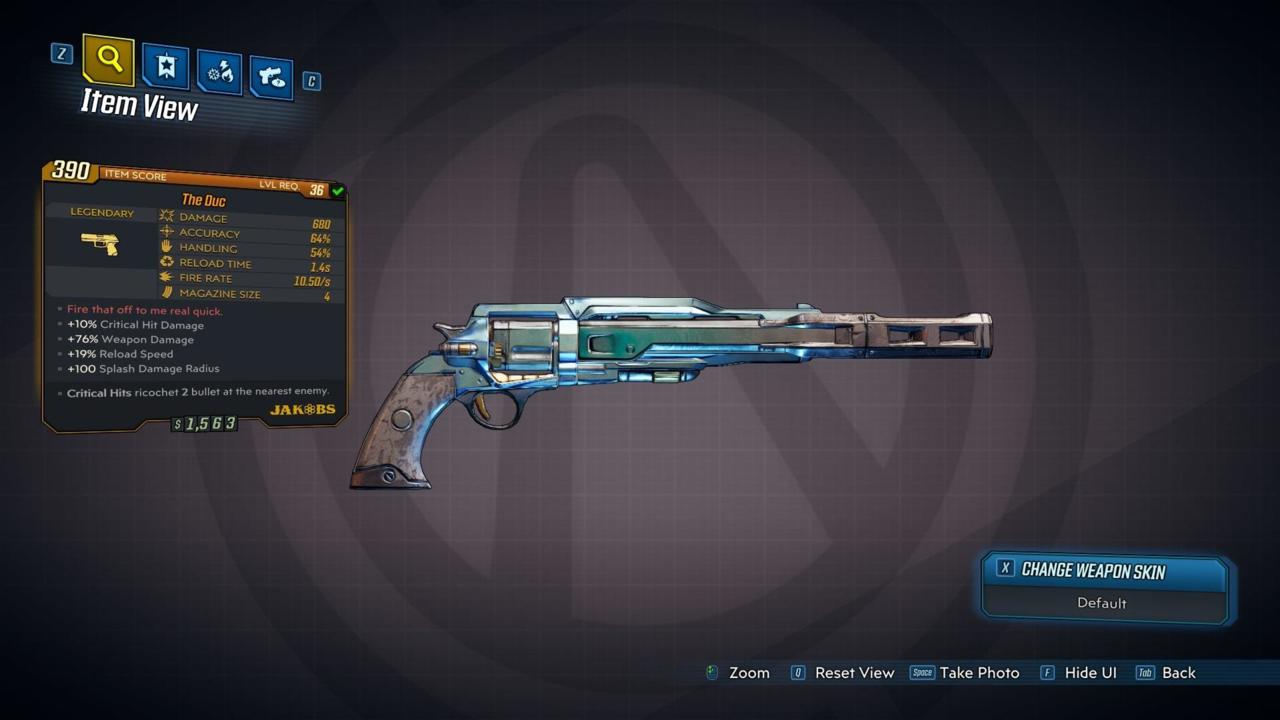Select the magnifying glass Item View tab

click(109, 60)
